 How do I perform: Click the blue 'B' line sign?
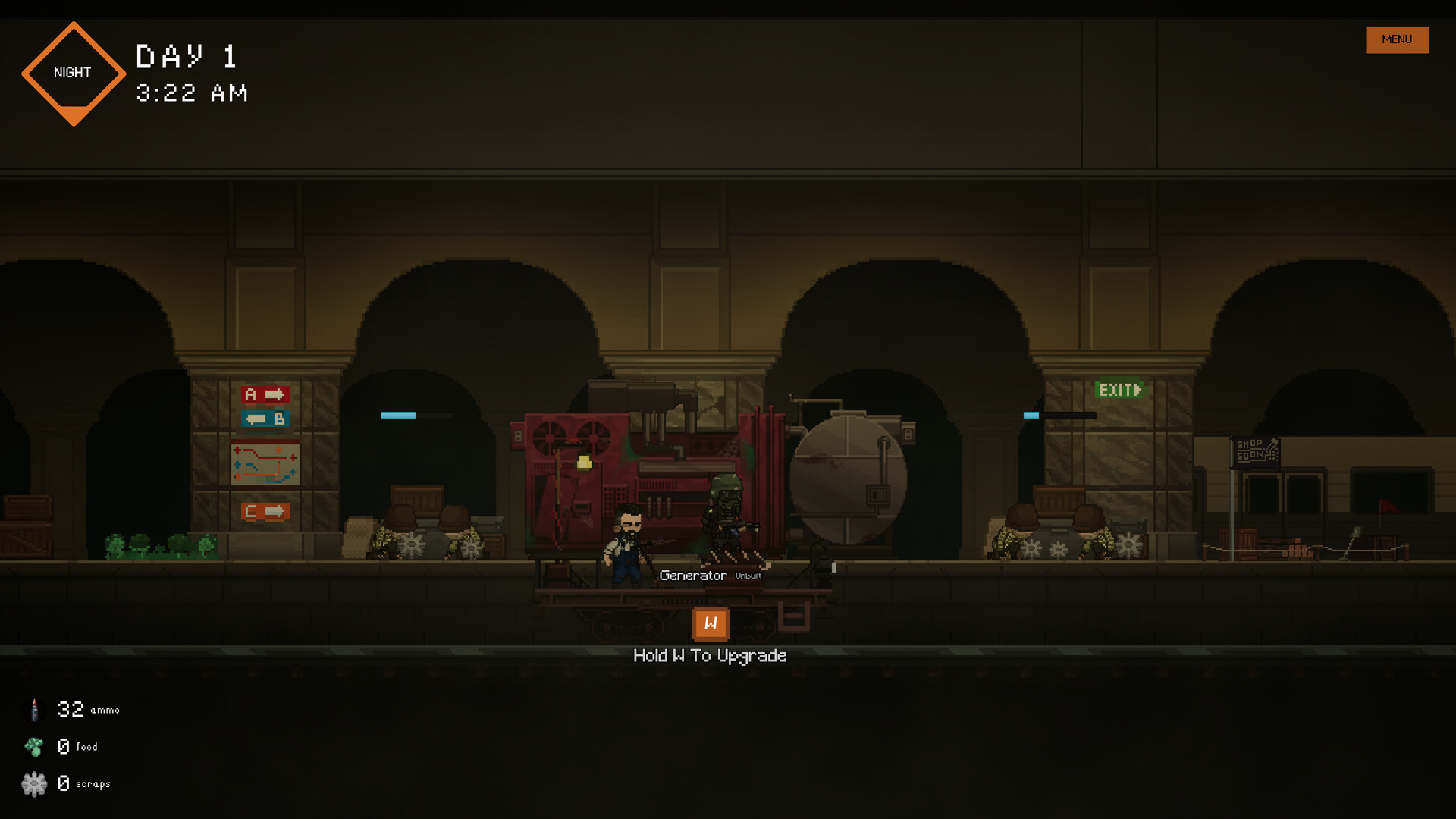[x=265, y=416]
